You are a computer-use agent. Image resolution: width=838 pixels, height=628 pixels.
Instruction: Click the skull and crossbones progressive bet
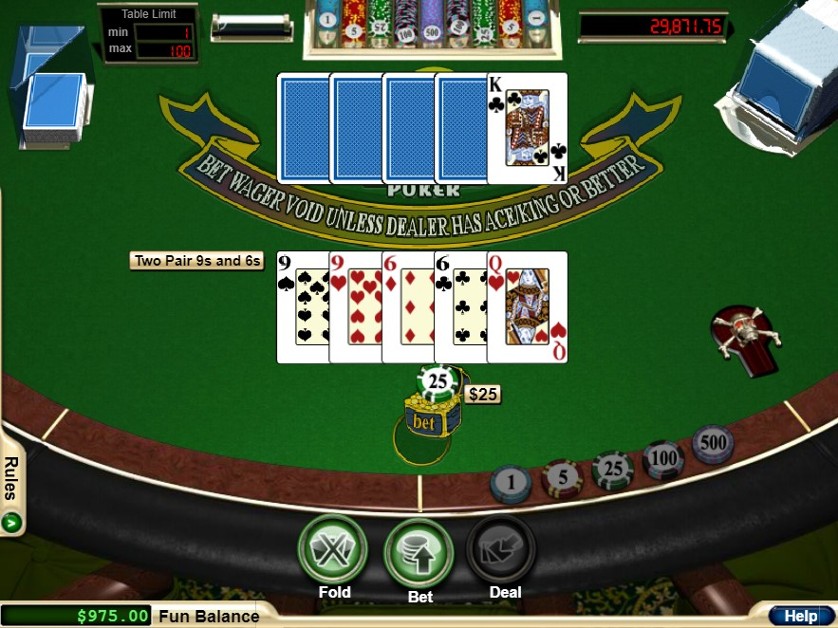click(743, 334)
